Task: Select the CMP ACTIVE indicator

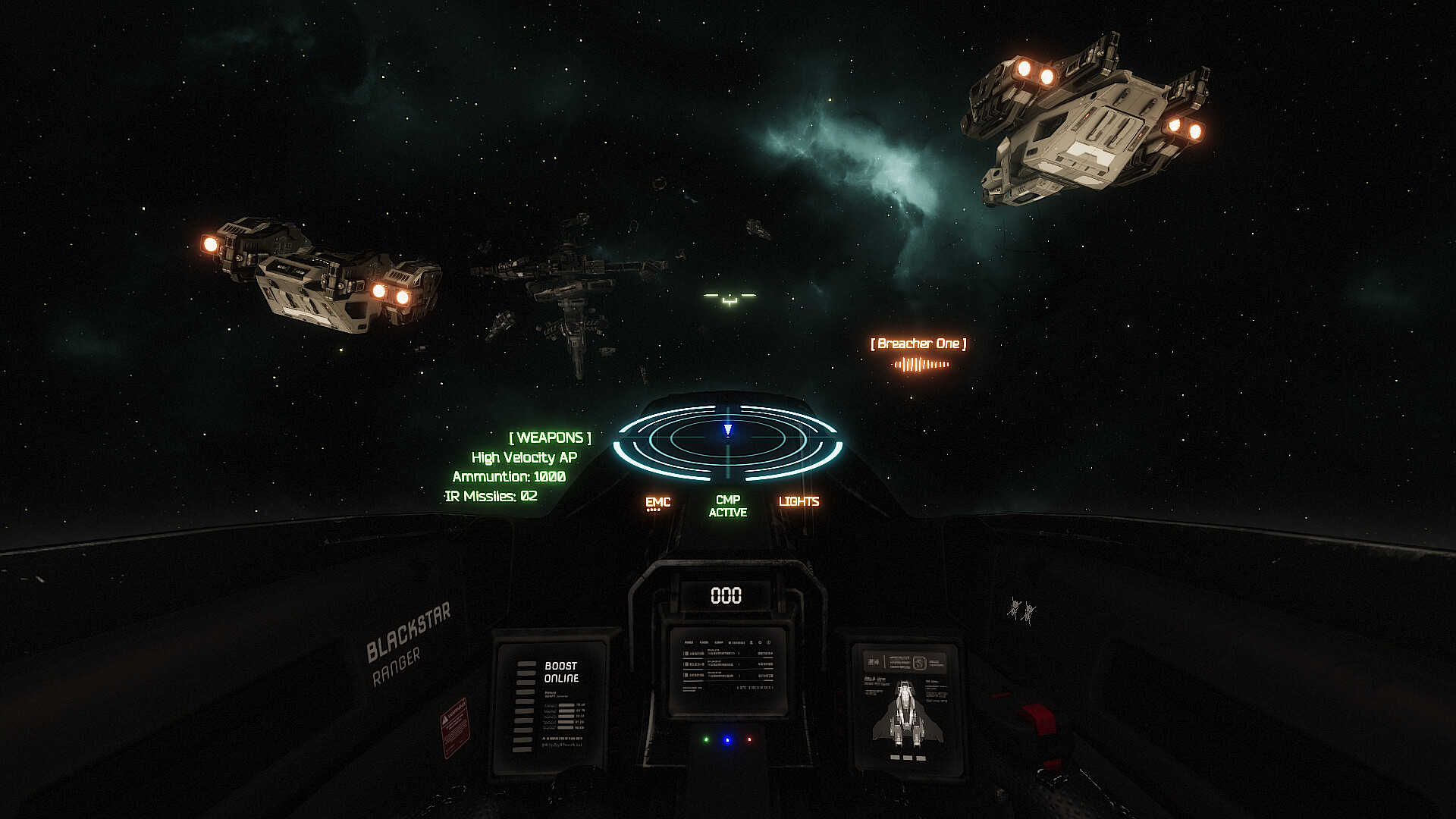Action: [x=727, y=506]
